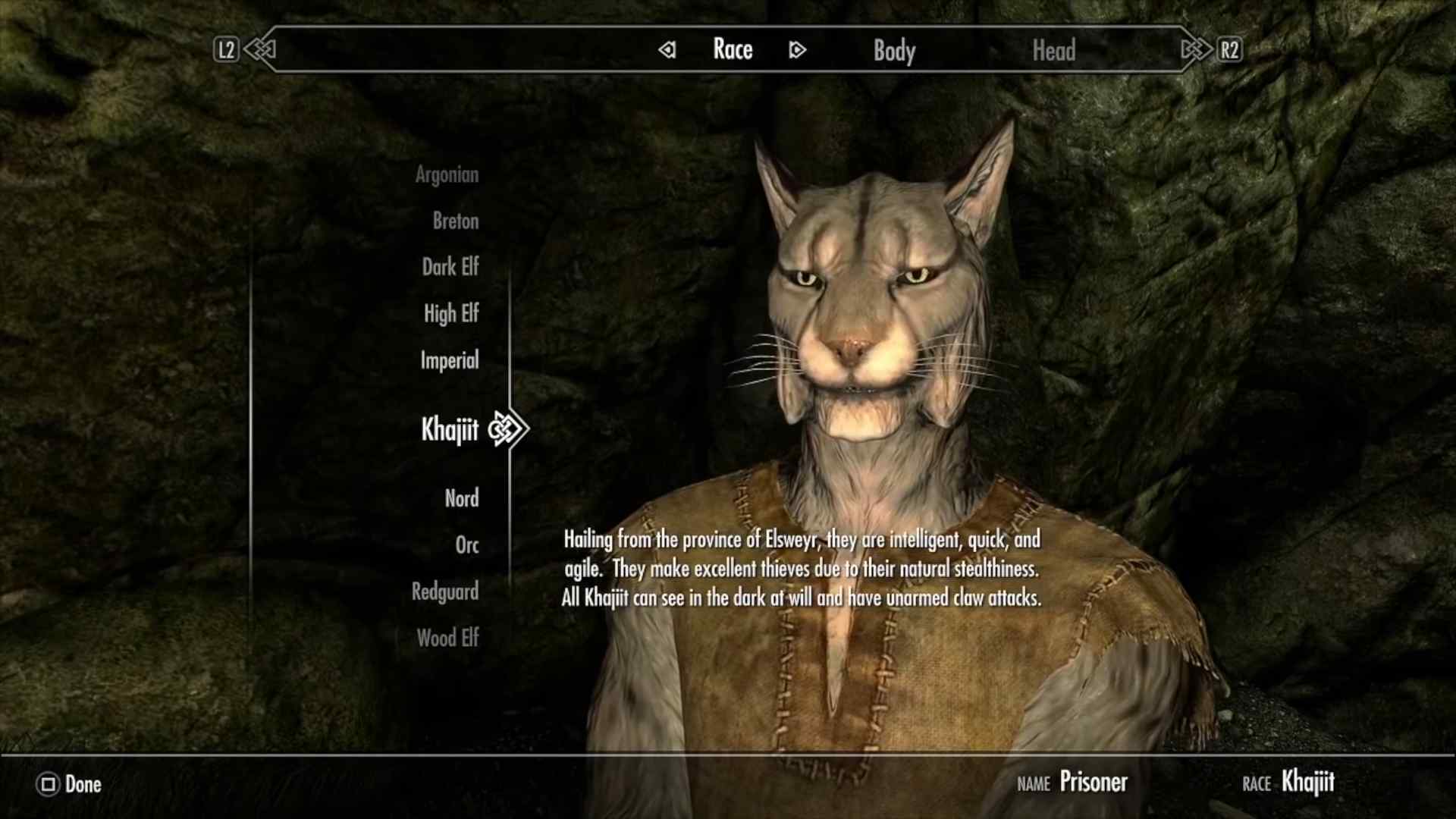Screen dimensions: 1456x819
Task: Select the Wood Elf race
Action: click(448, 638)
